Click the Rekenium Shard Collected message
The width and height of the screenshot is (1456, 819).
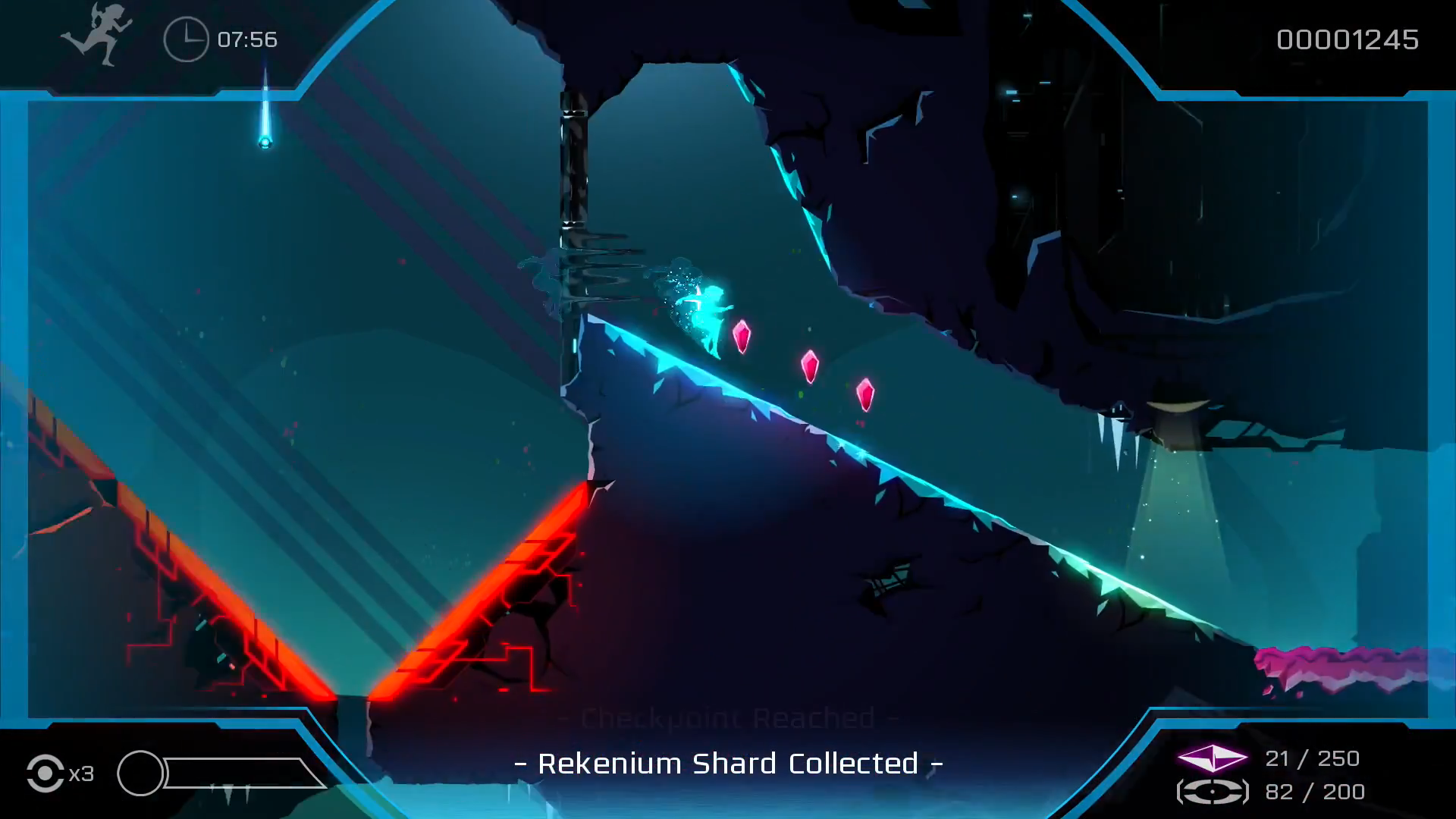pyautogui.click(x=728, y=764)
